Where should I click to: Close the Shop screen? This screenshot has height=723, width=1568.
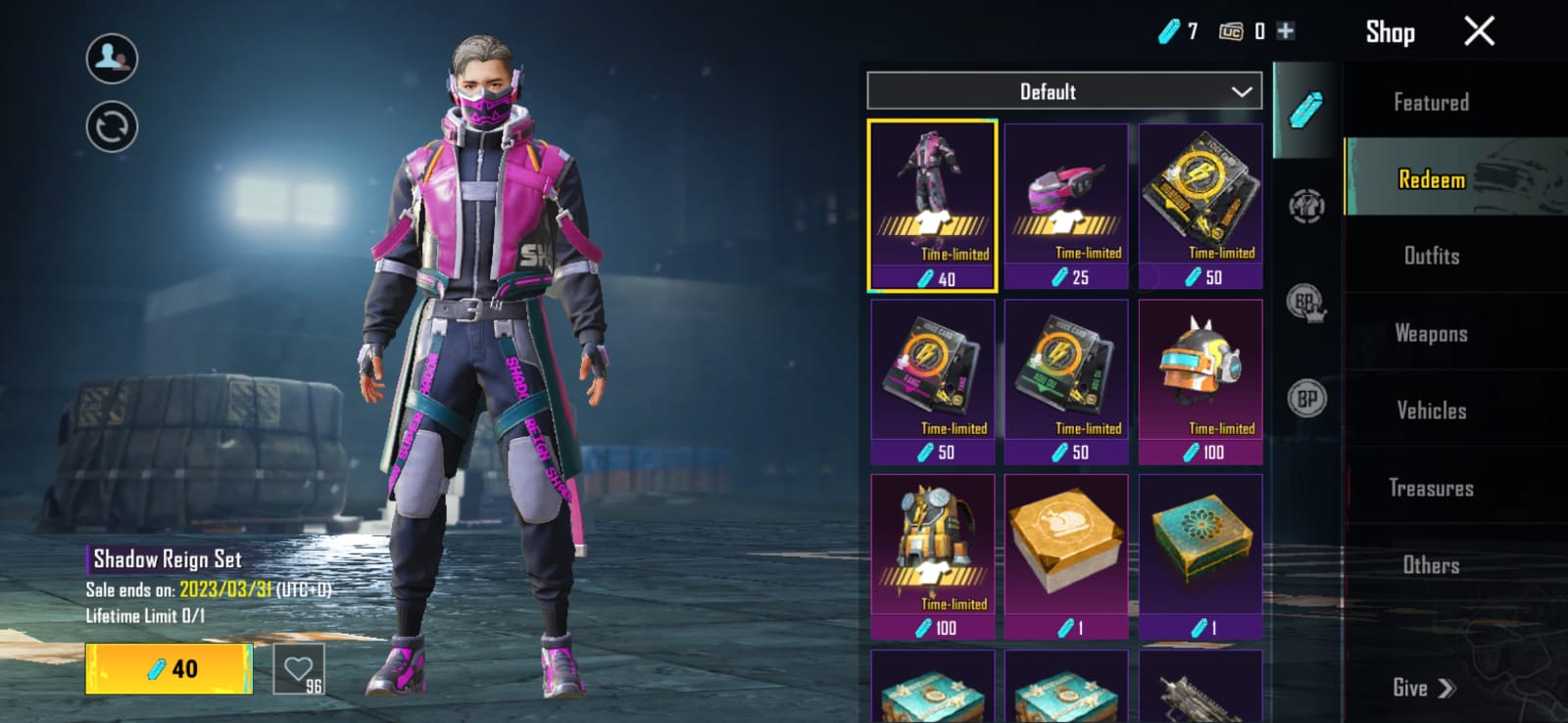pyautogui.click(x=1479, y=31)
